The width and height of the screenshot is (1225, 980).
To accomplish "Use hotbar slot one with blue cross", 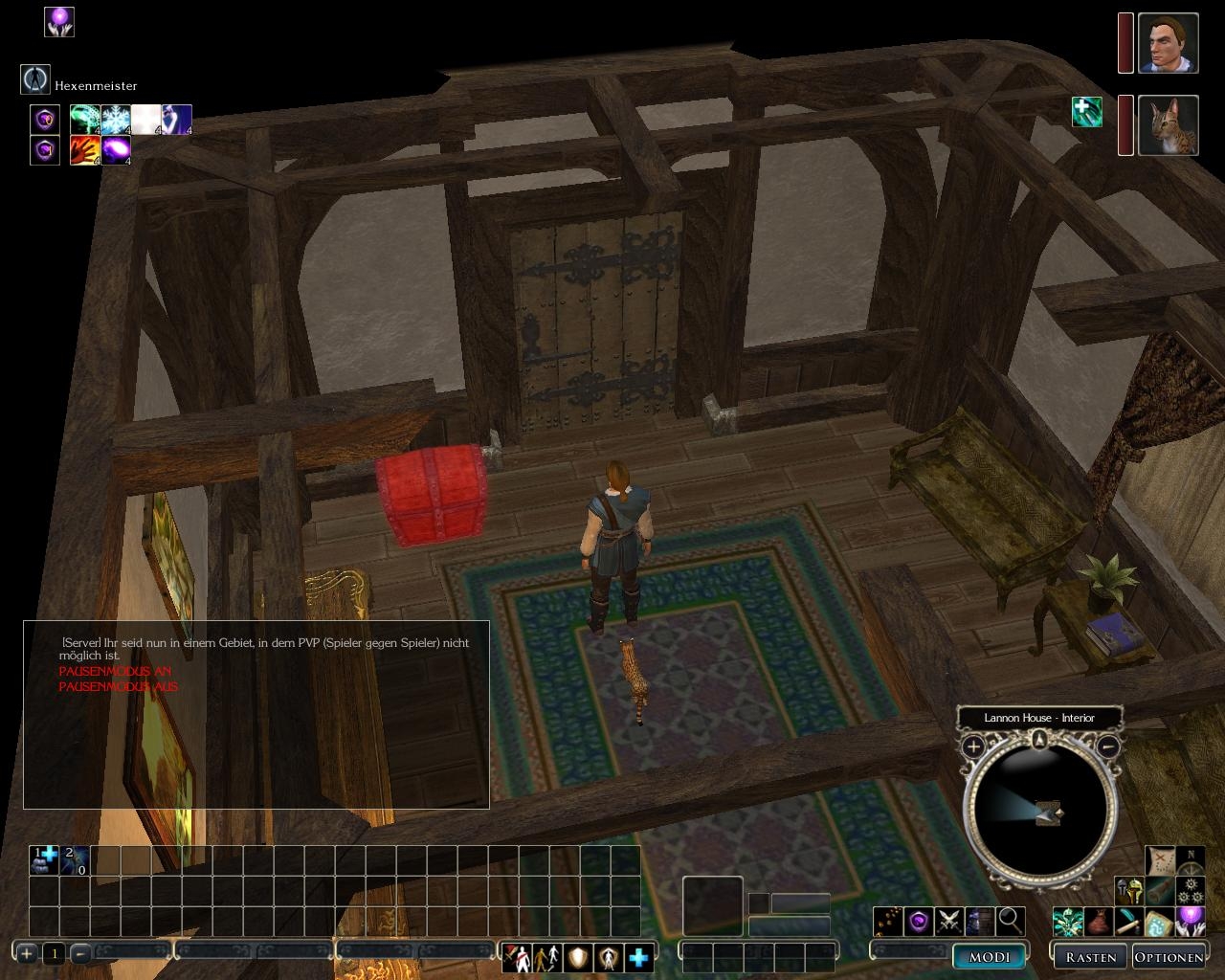I will tap(45, 859).
